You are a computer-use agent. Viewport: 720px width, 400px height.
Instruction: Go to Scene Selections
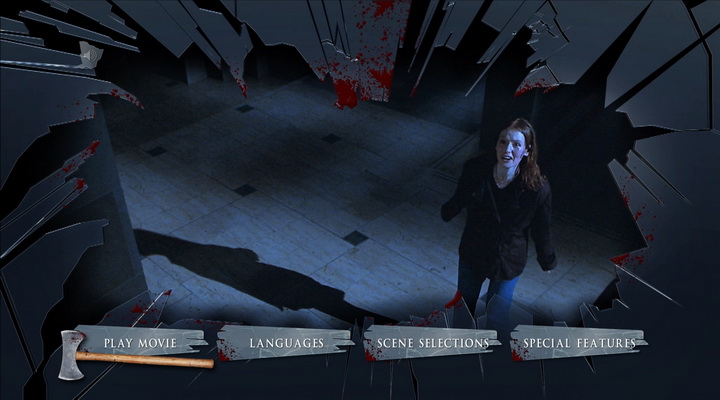[433, 343]
